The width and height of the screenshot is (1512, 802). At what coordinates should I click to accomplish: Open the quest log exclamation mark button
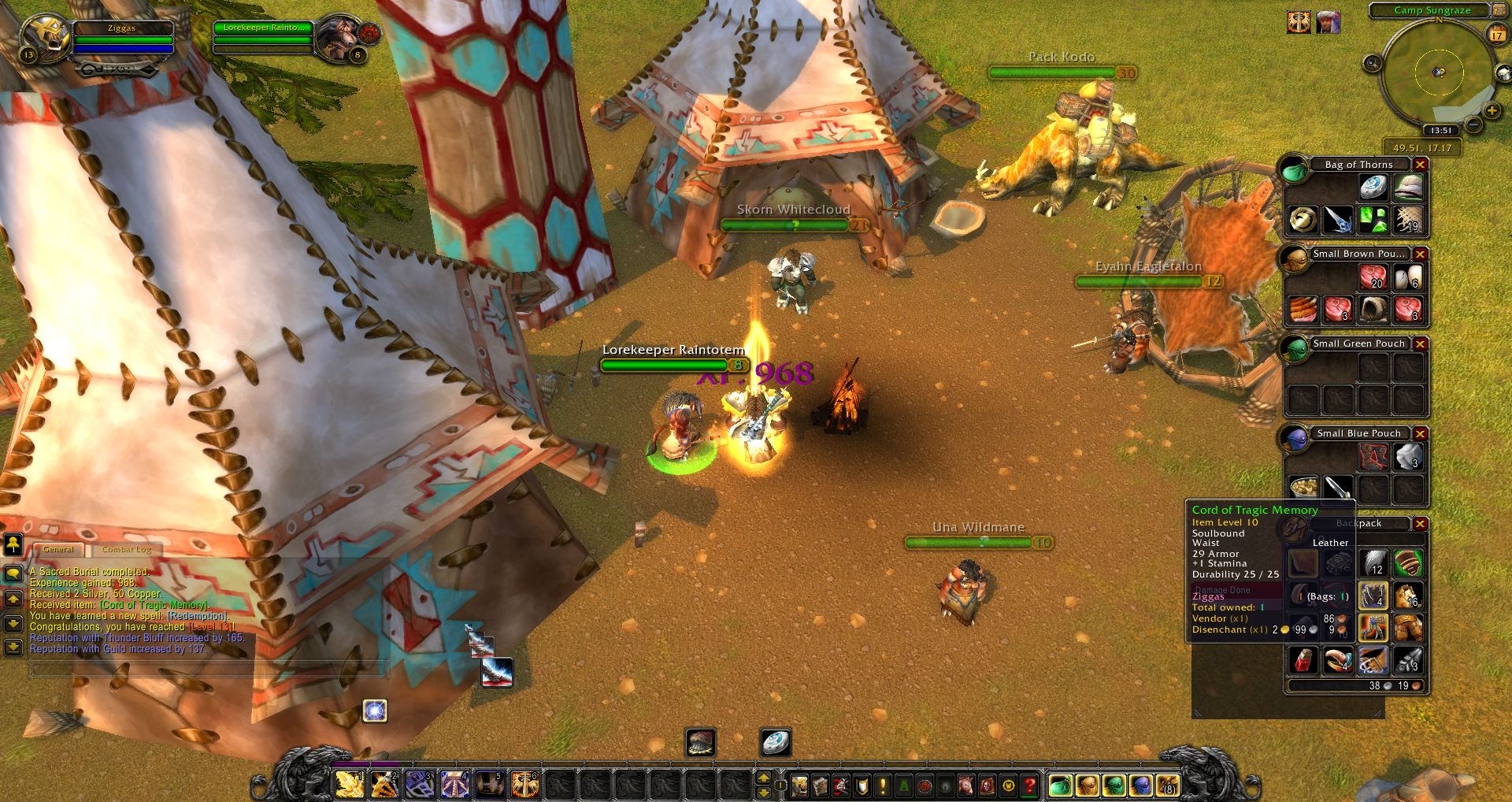[883, 785]
